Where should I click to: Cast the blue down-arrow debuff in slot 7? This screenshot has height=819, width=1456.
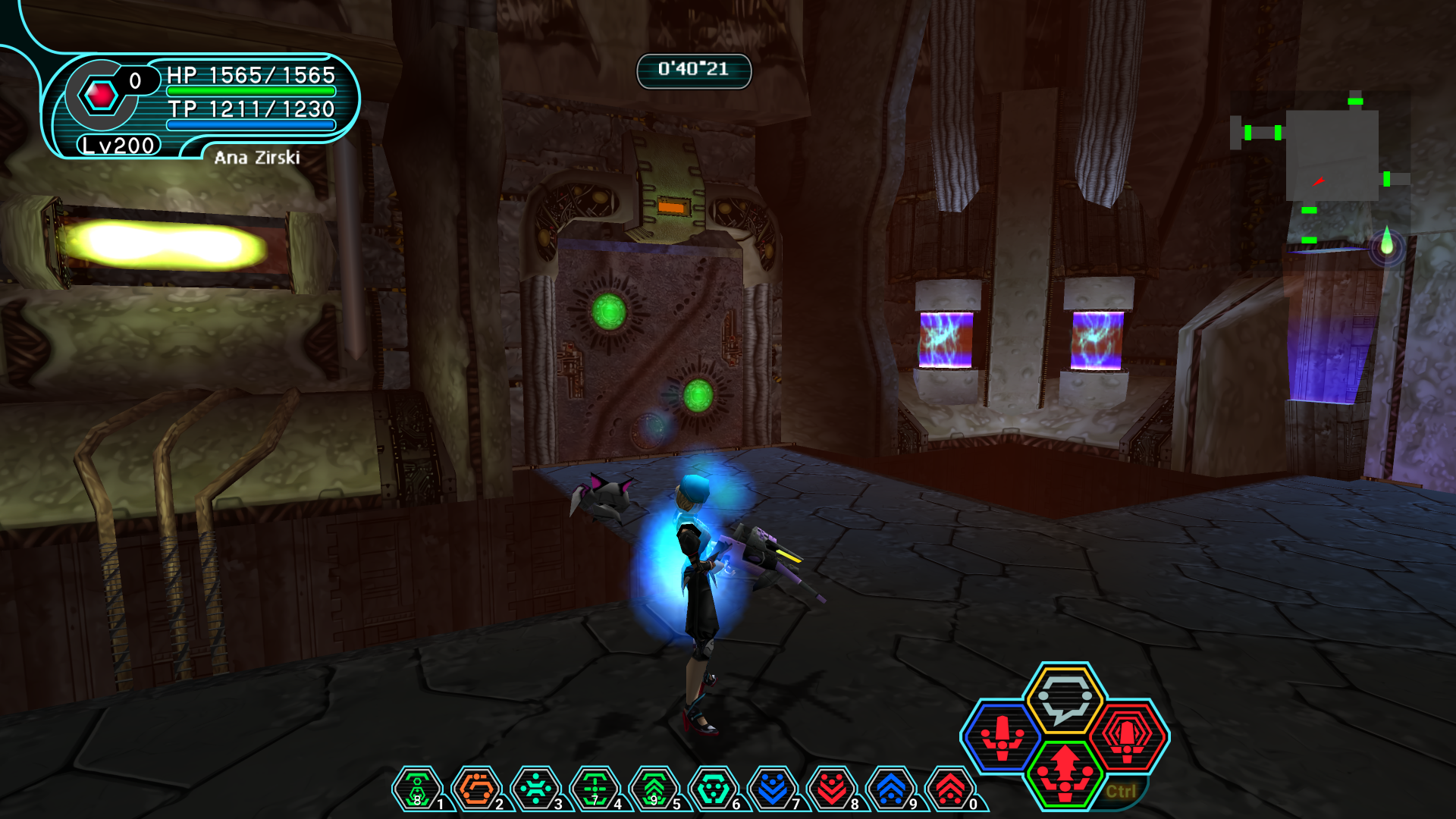pyautogui.click(x=772, y=789)
